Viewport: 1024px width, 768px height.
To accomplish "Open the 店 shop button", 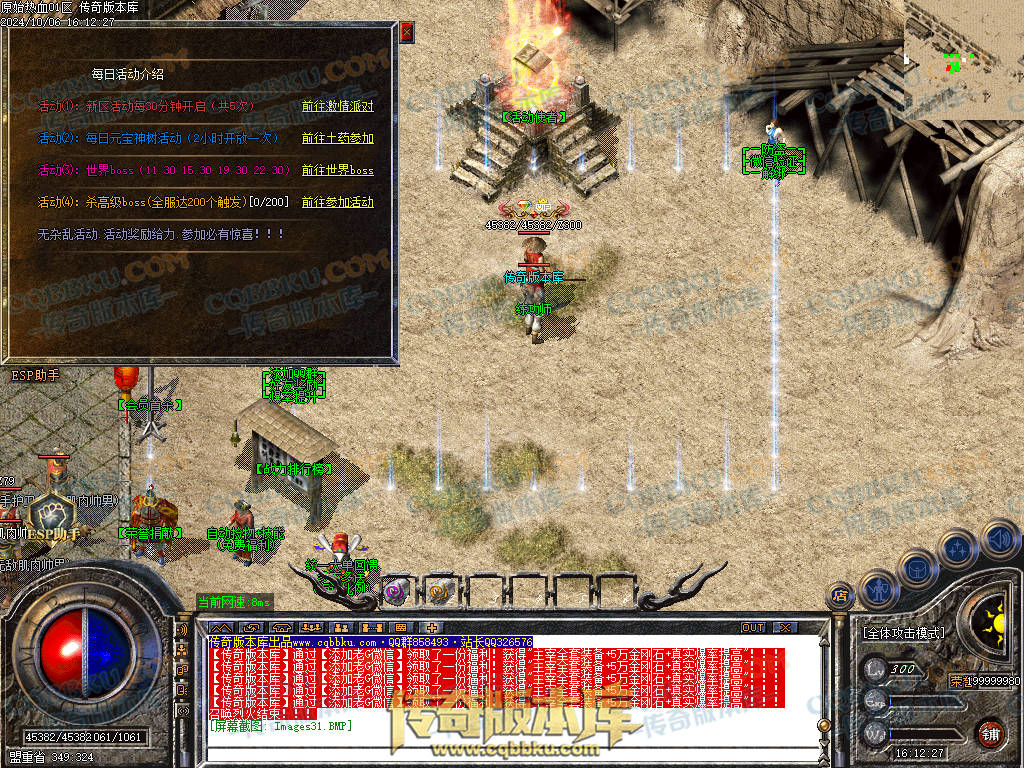I will (841, 596).
